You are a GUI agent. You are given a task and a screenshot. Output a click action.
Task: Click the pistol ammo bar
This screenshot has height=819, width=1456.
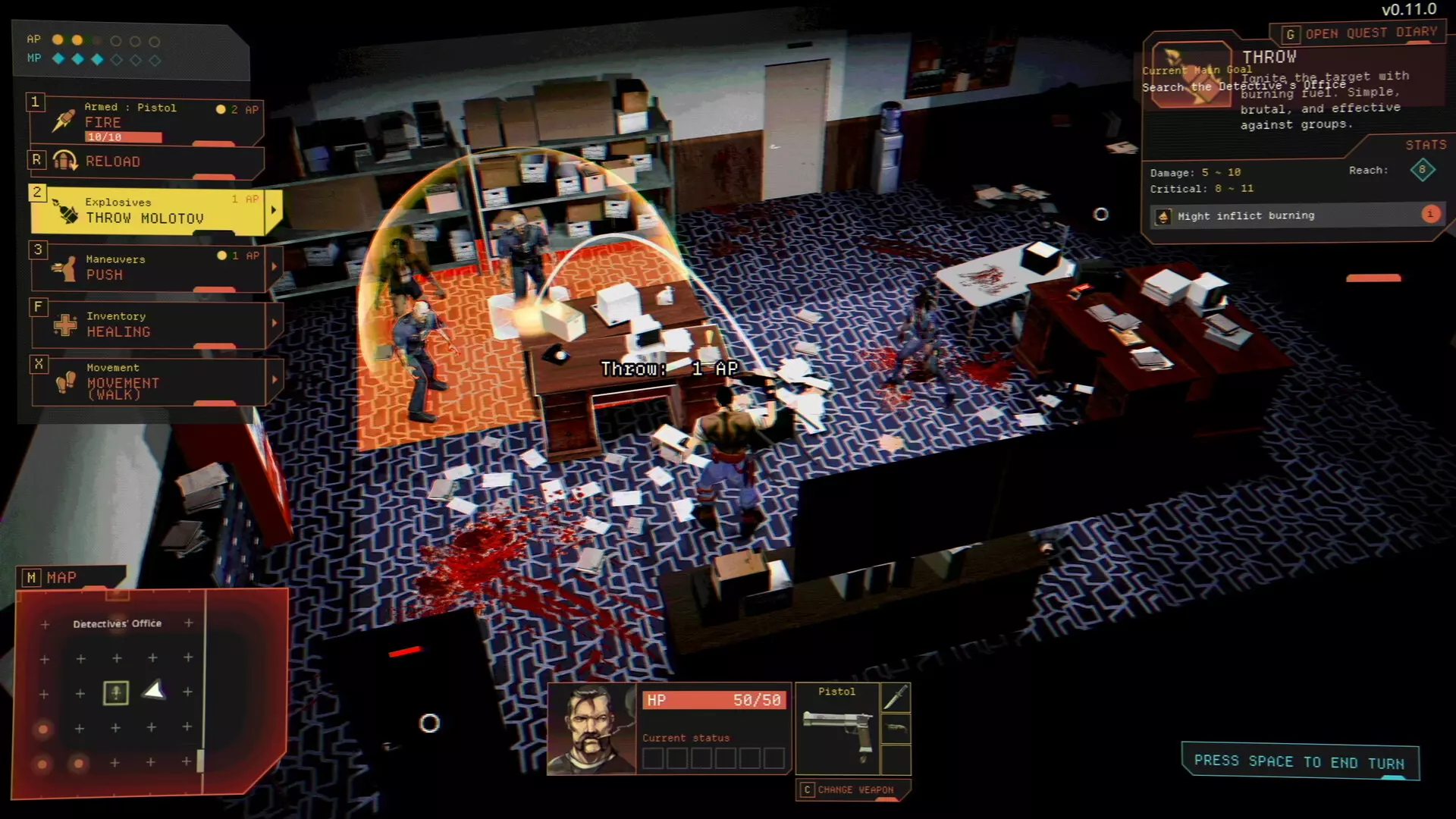click(124, 137)
